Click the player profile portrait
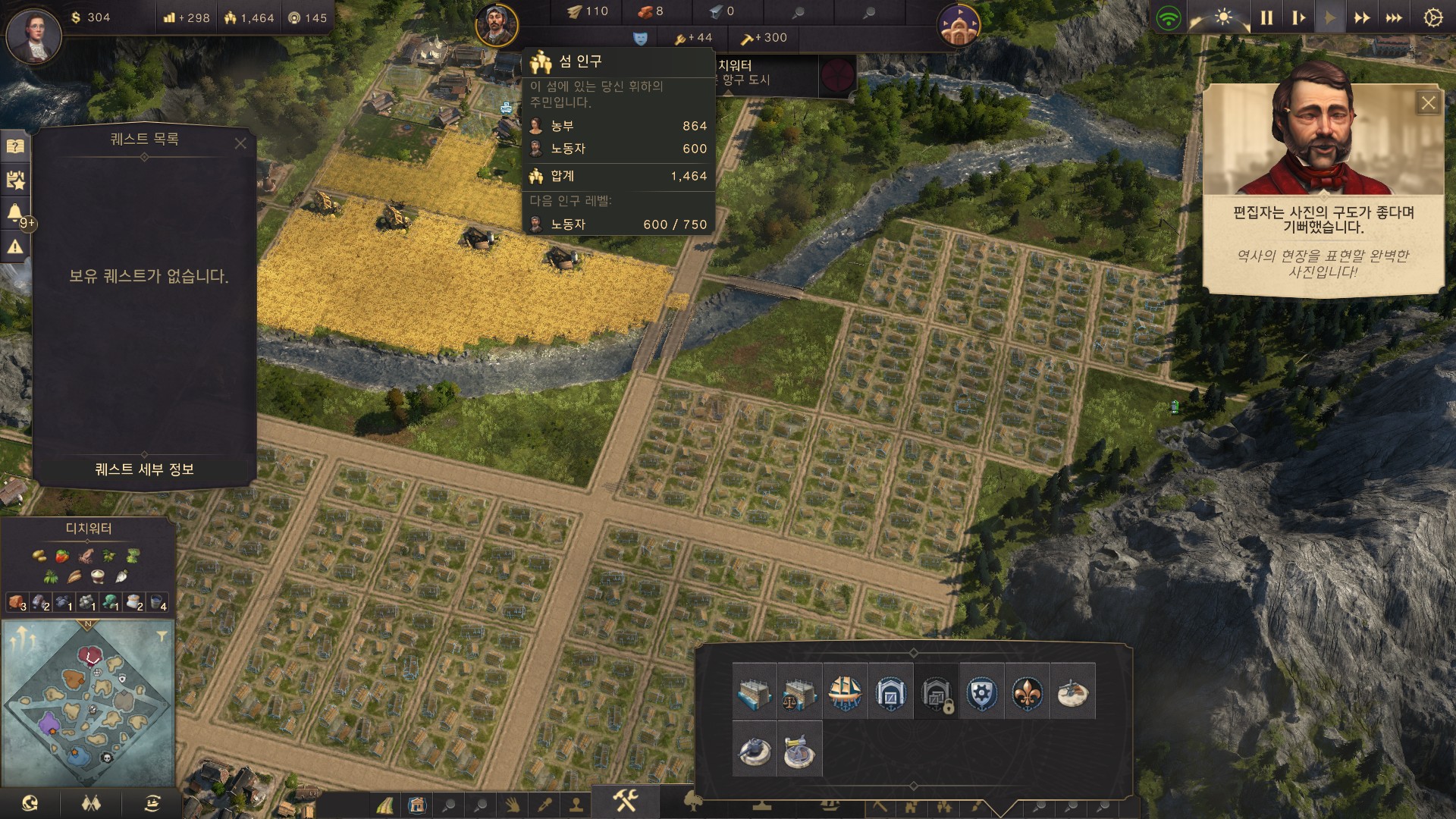 coord(33,36)
